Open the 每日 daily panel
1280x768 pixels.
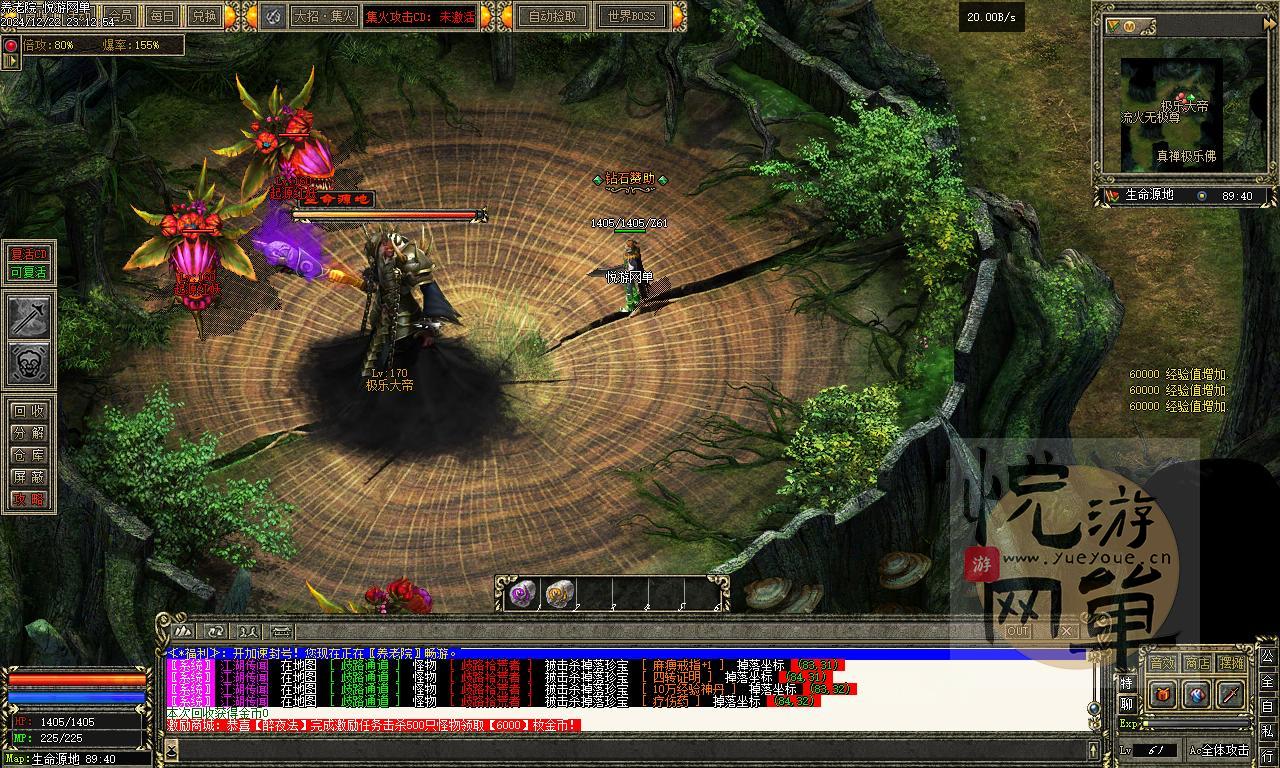coord(162,16)
